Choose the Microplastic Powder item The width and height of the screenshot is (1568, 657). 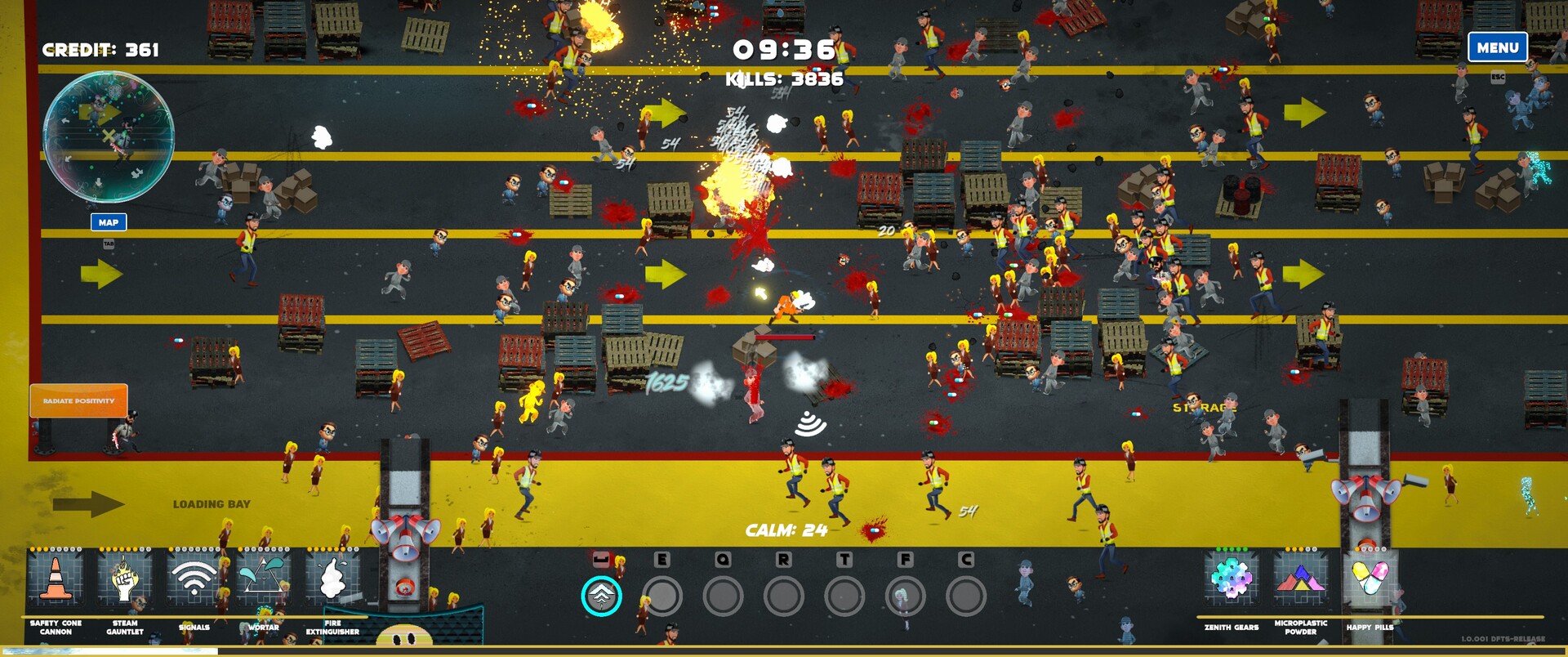pos(1300,579)
